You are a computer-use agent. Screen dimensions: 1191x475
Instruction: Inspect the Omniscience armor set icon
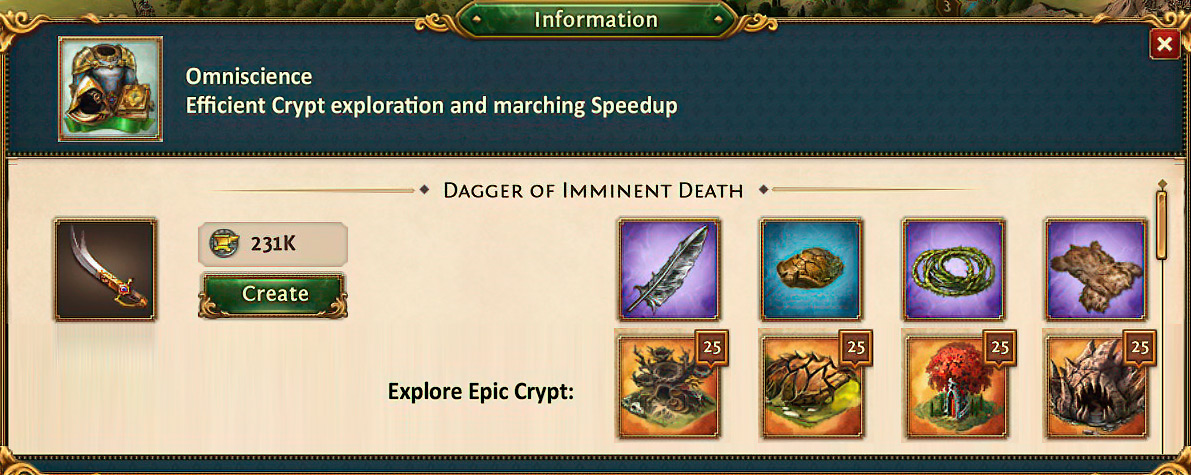coord(110,89)
